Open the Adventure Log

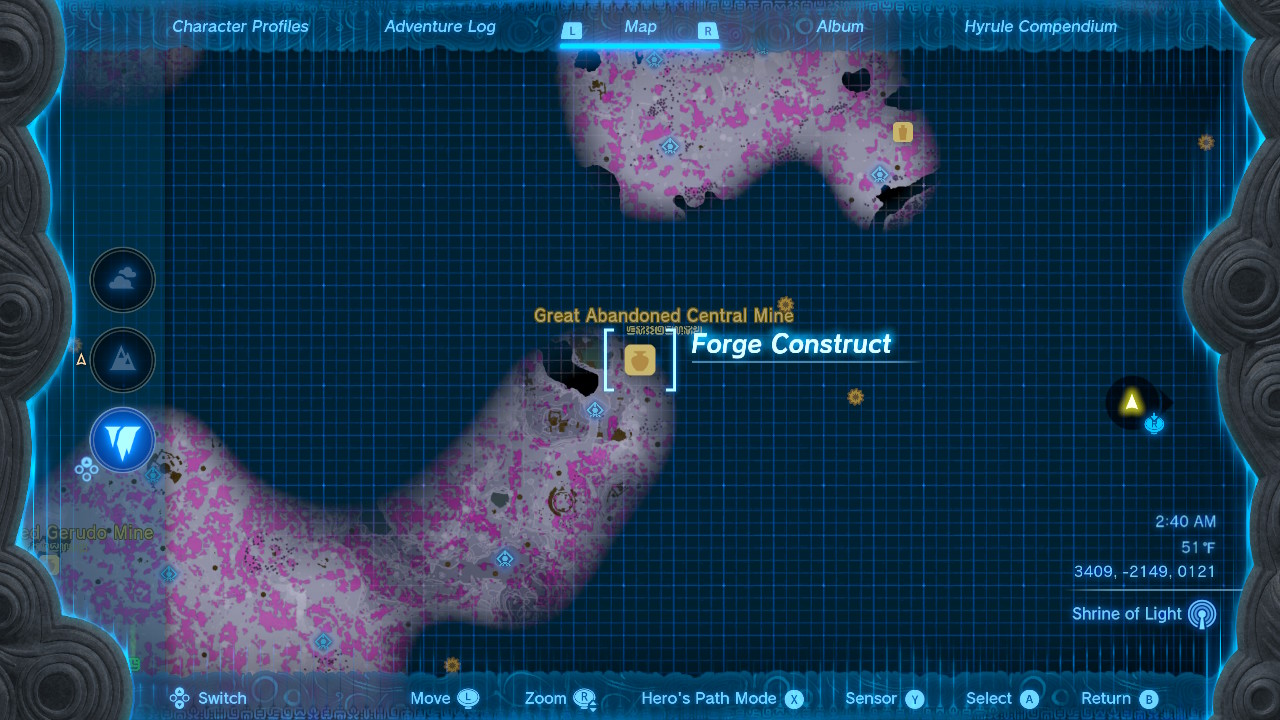[x=440, y=27]
